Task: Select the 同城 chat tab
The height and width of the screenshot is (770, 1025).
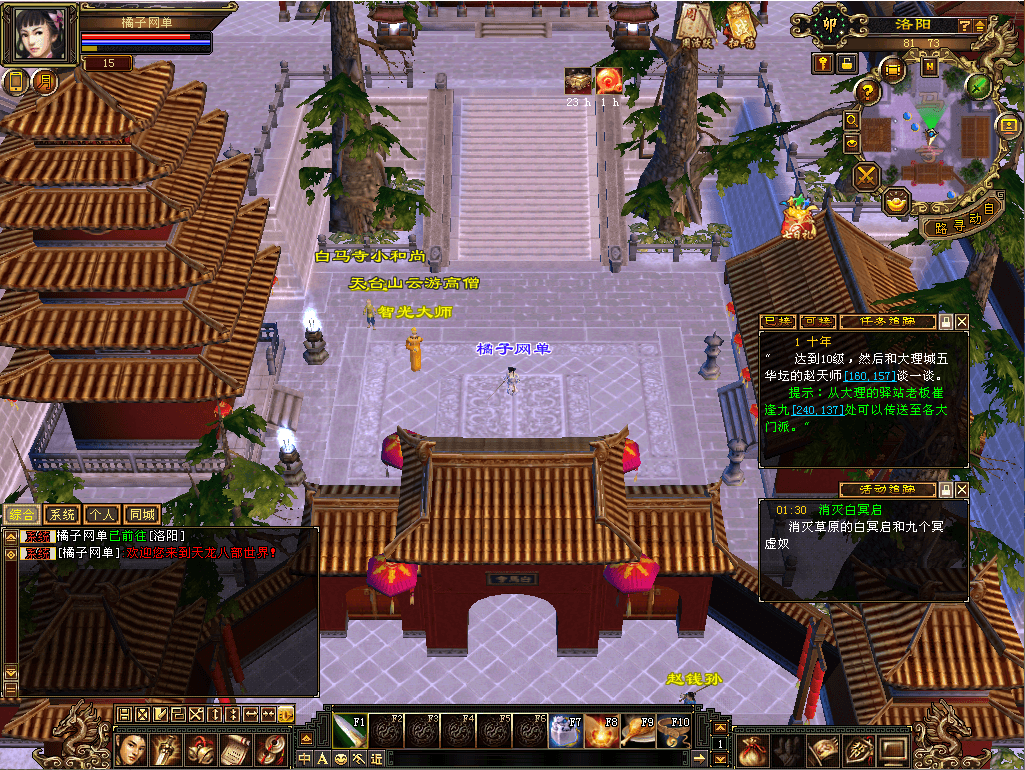Action: point(141,514)
